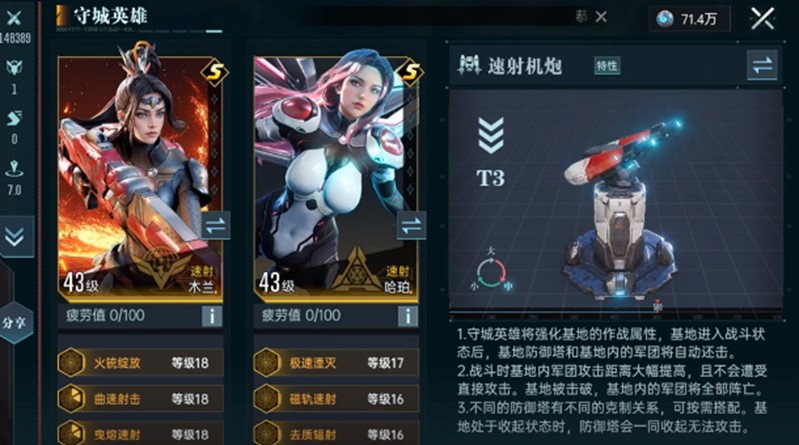View the 极速湮灭 skill
799x445 pixels.
click(336, 362)
